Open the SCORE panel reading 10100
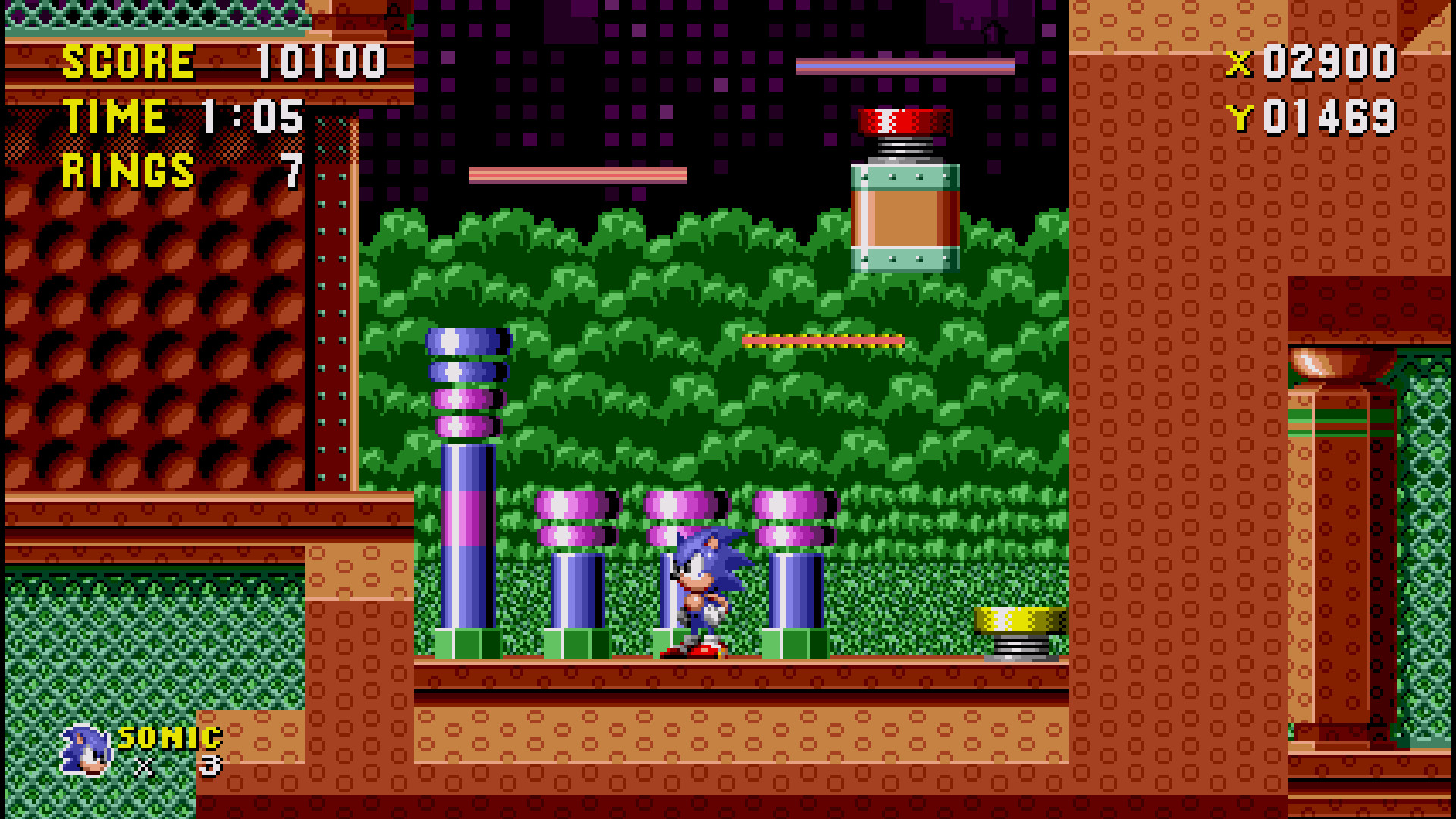The height and width of the screenshot is (819, 1456). click(x=220, y=61)
